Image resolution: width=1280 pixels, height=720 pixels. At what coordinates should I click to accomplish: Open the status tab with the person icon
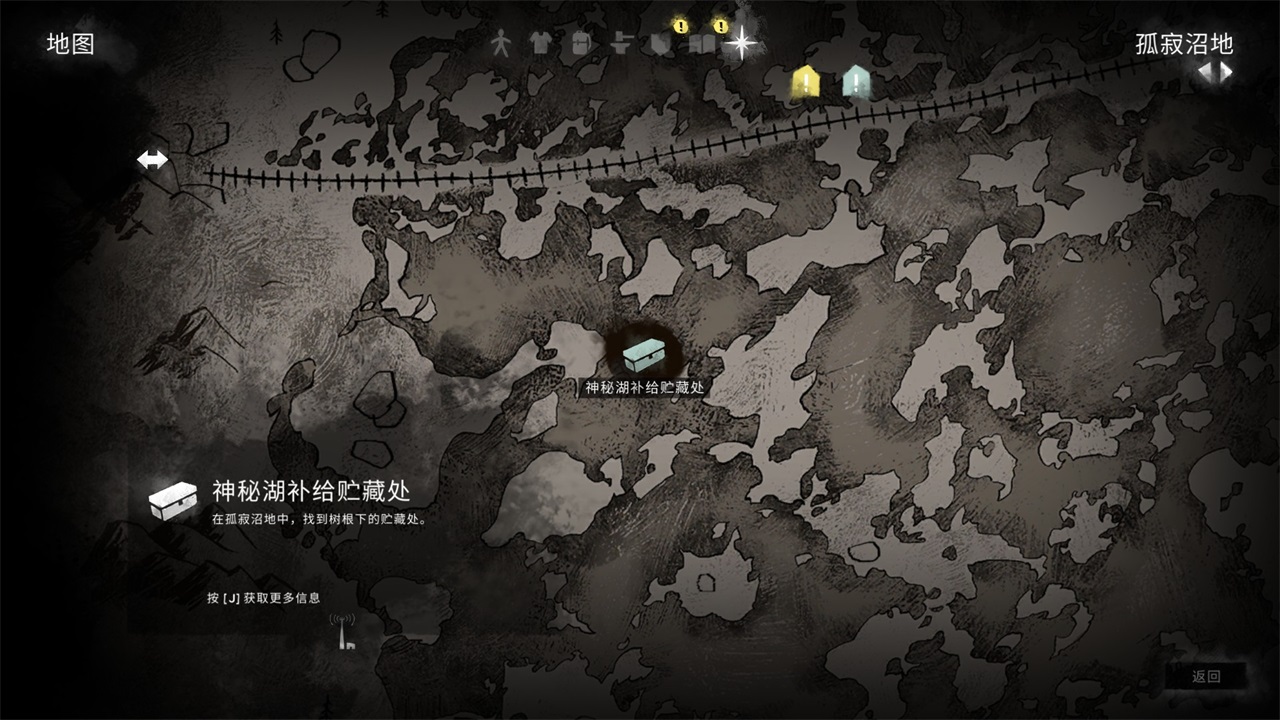501,43
